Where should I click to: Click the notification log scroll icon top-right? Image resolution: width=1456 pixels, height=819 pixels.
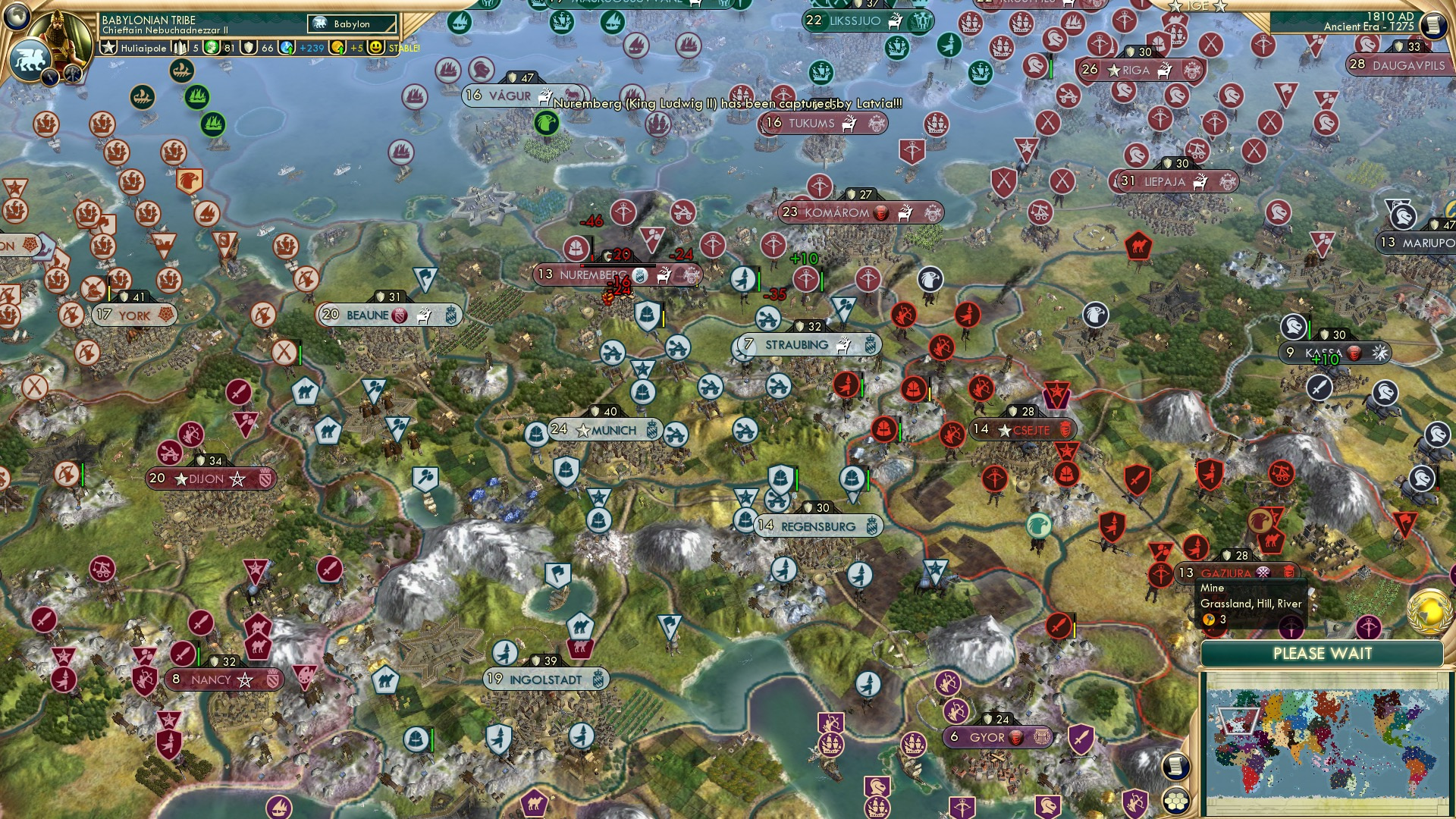pos(1432,24)
